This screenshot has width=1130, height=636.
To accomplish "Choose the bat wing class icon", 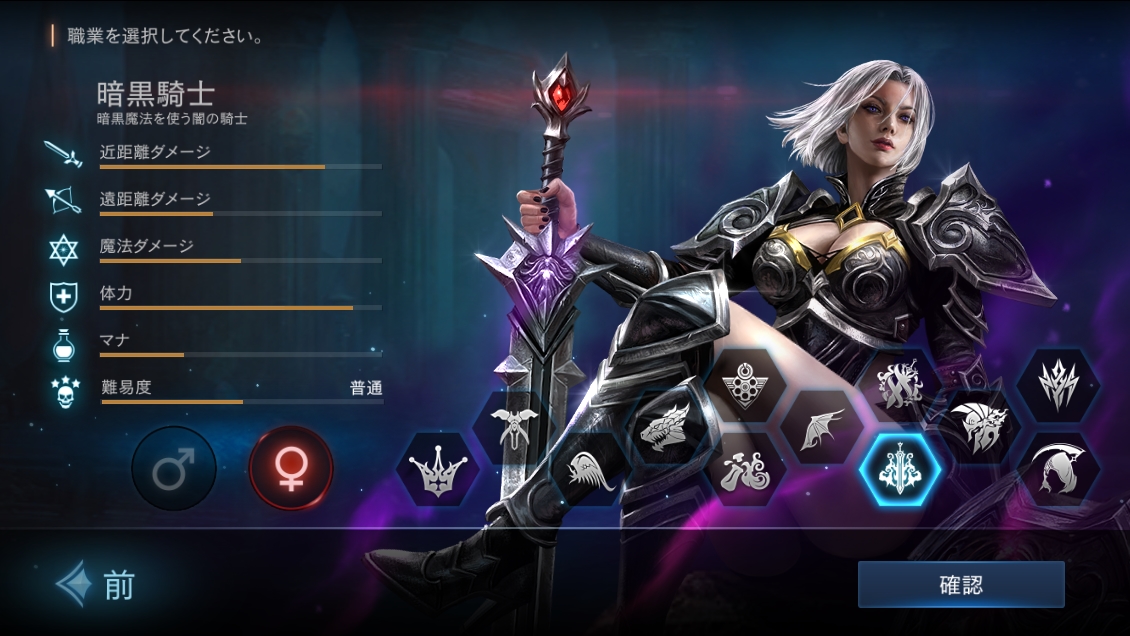I will 822,427.
